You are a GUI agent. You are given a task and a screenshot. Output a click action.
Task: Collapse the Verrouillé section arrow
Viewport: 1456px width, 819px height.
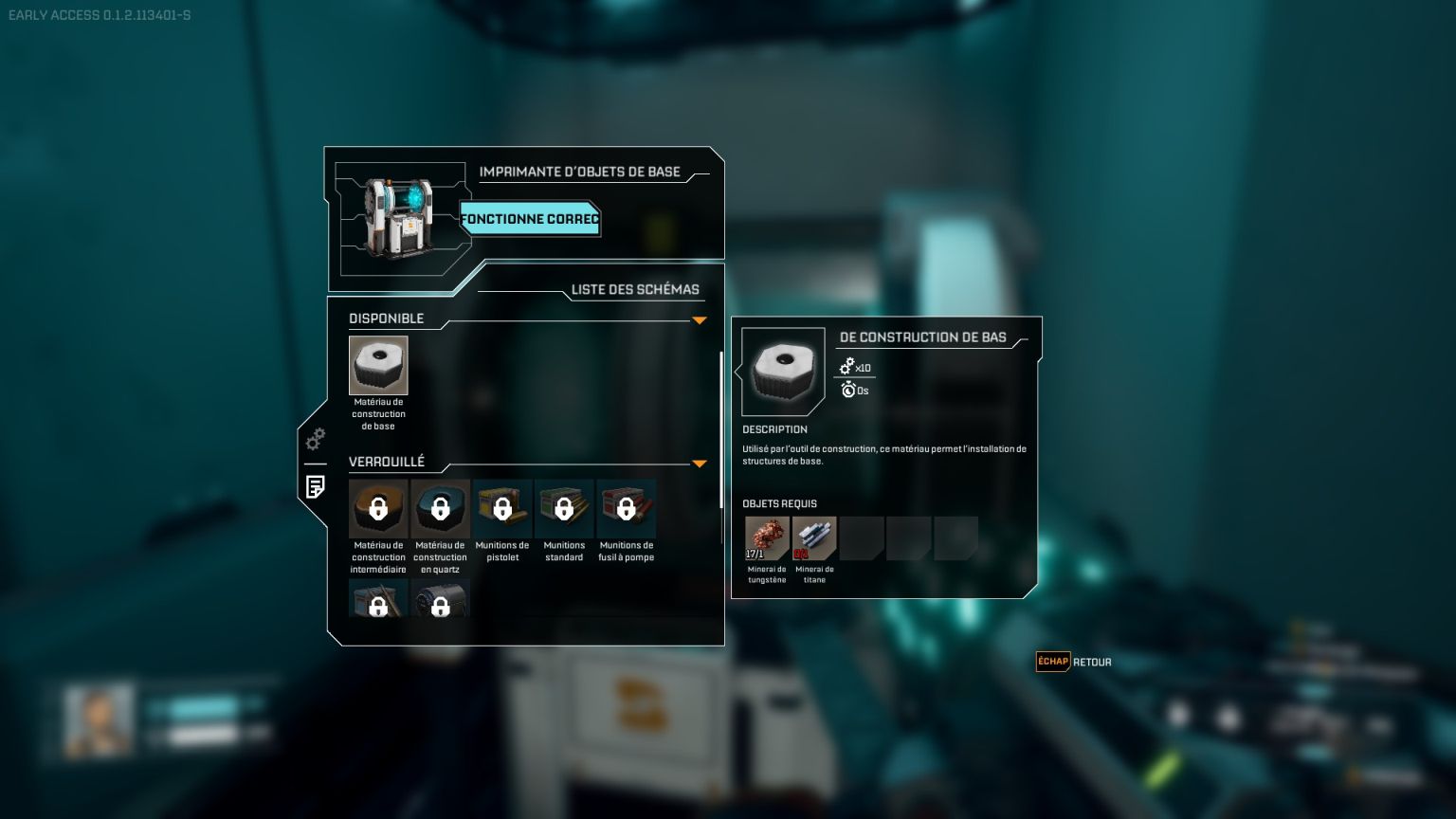click(700, 464)
